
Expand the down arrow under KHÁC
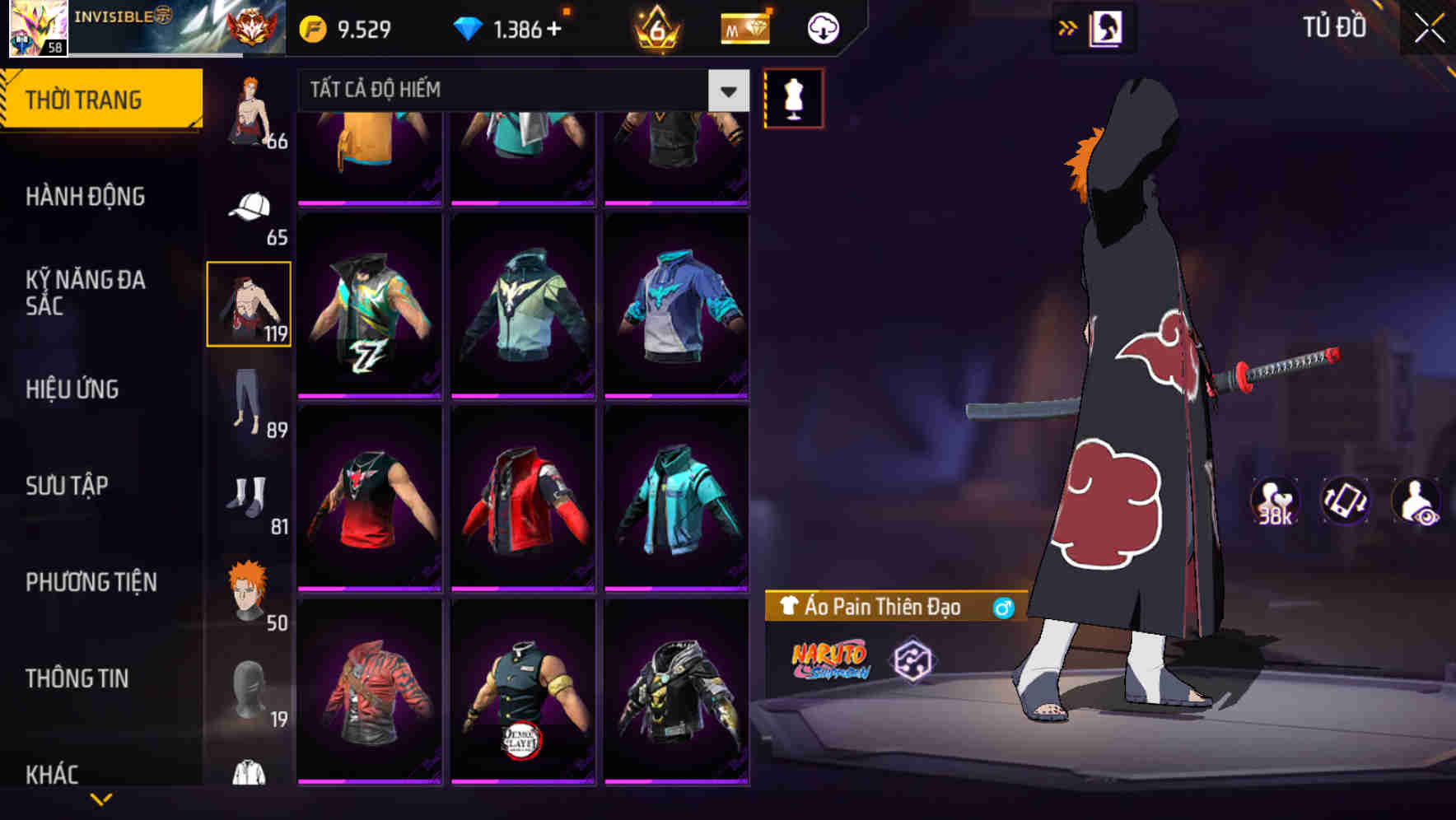[x=102, y=797]
